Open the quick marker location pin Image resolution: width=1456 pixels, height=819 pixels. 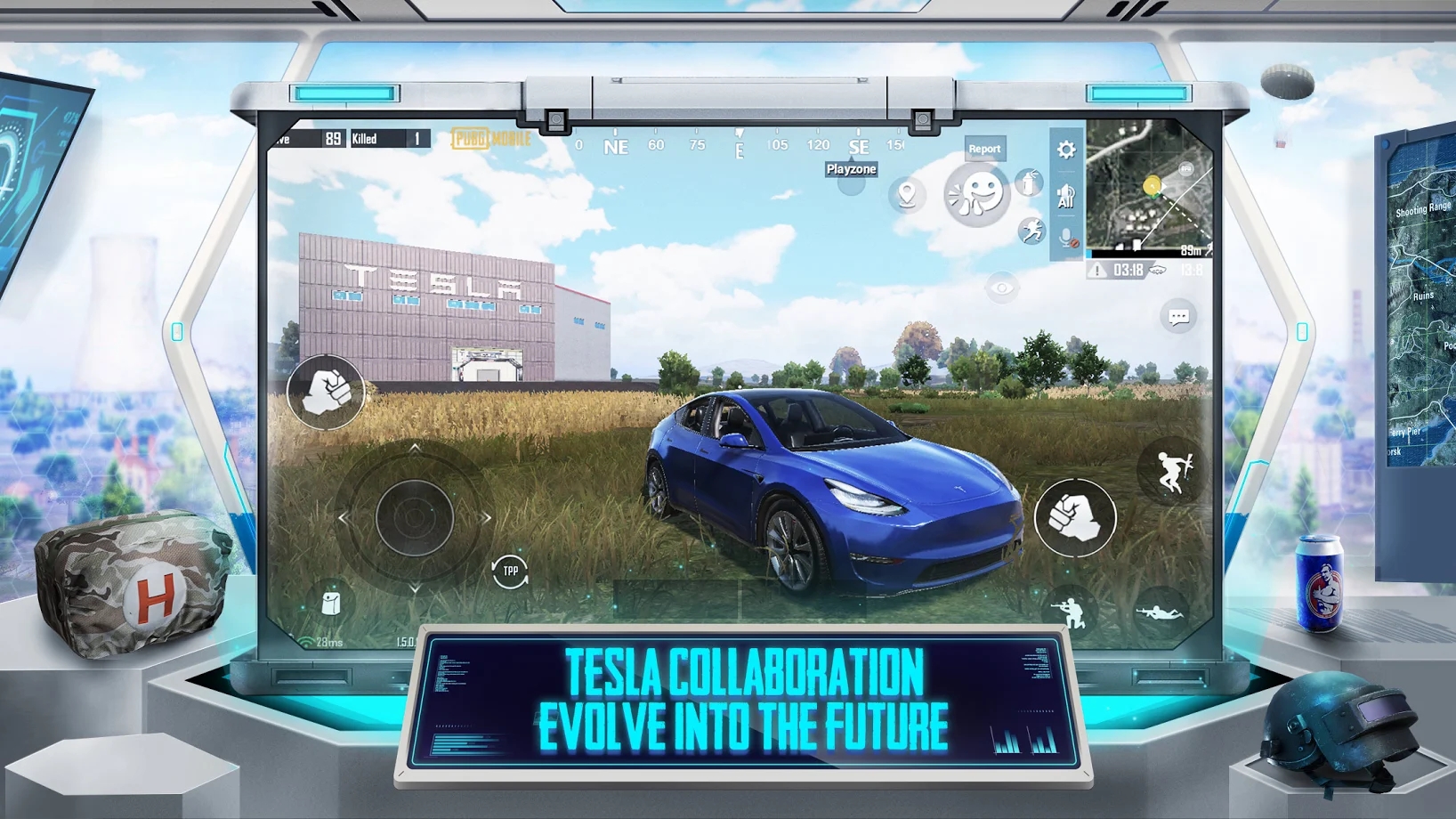click(905, 195)
